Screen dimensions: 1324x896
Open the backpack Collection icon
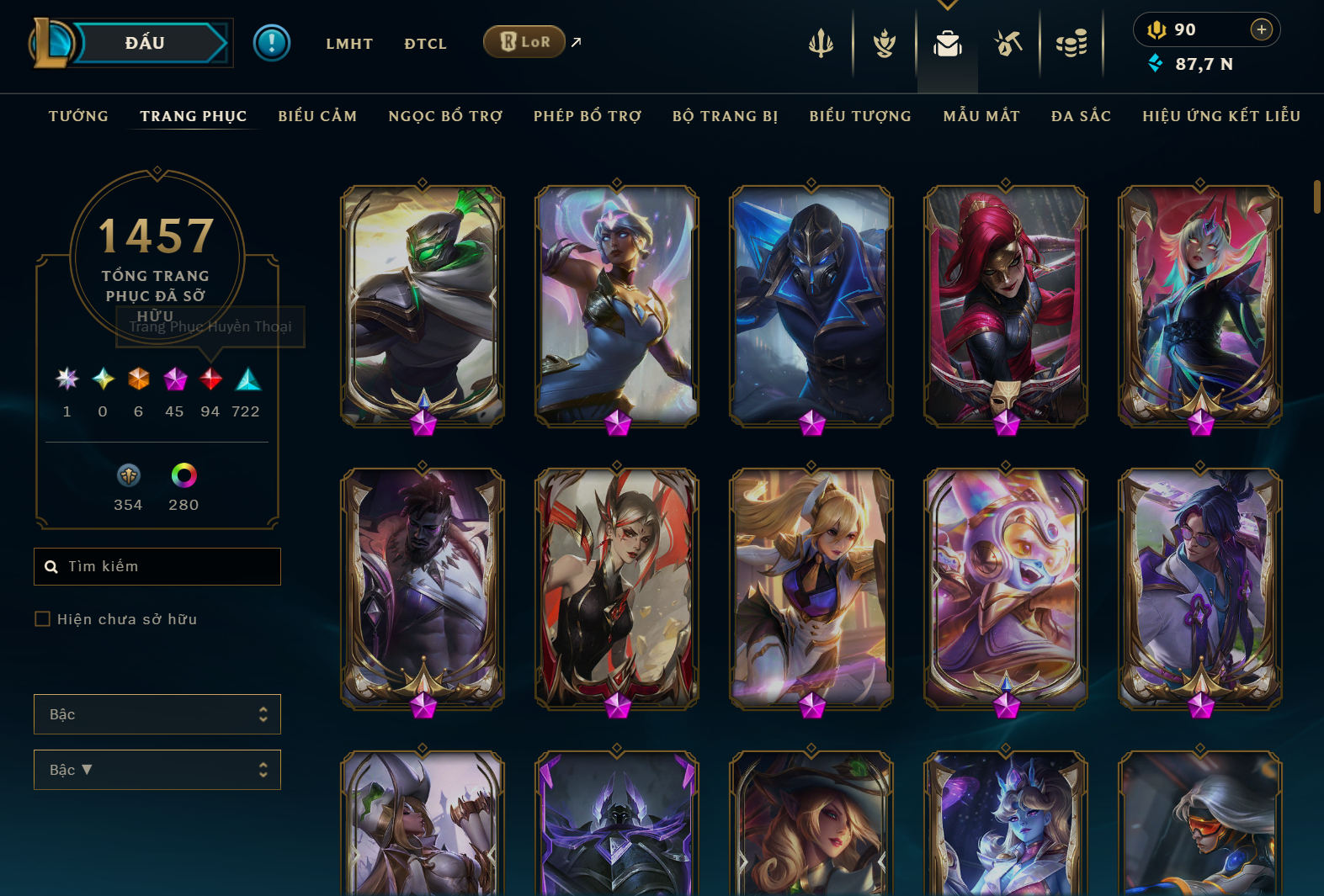tap(947, 44)
